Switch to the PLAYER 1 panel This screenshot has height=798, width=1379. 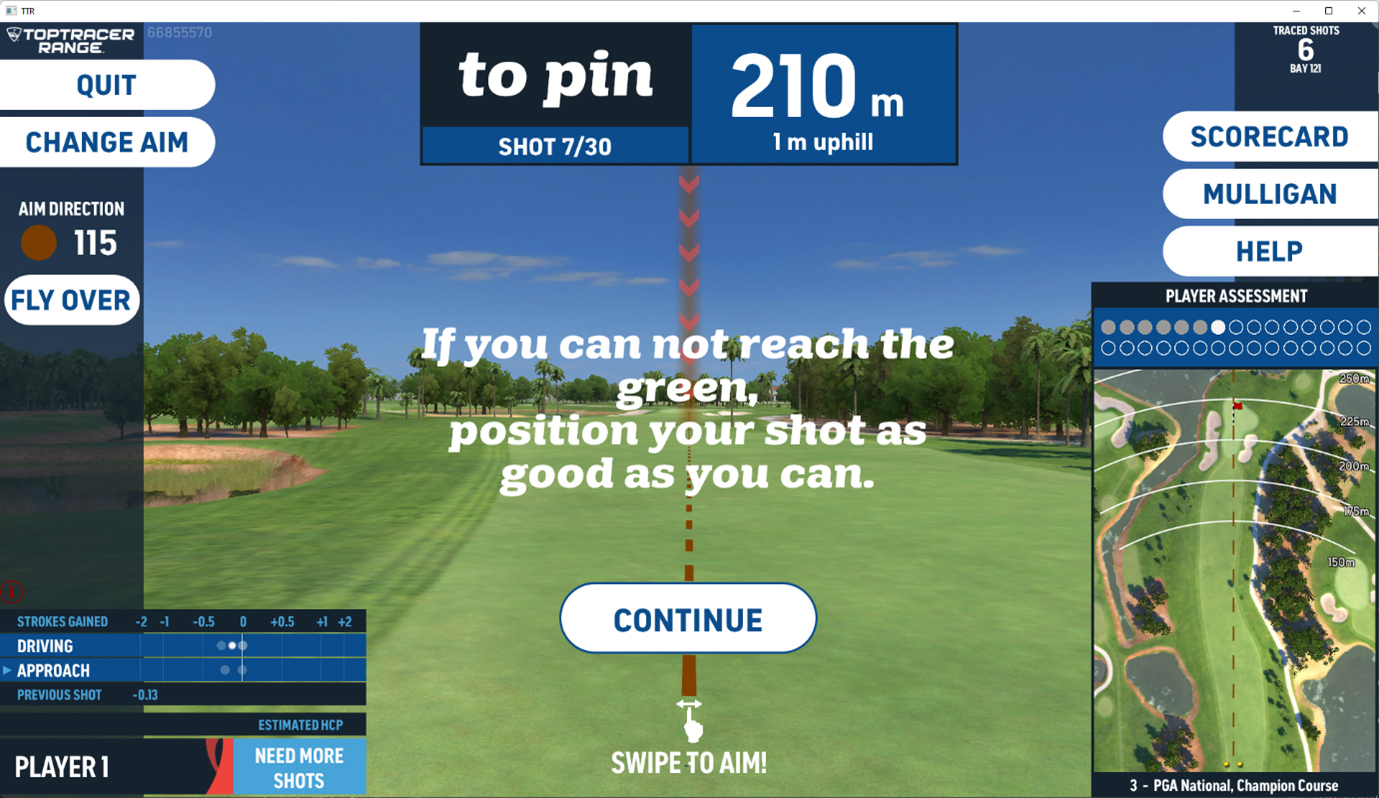(x=62, y=766)
